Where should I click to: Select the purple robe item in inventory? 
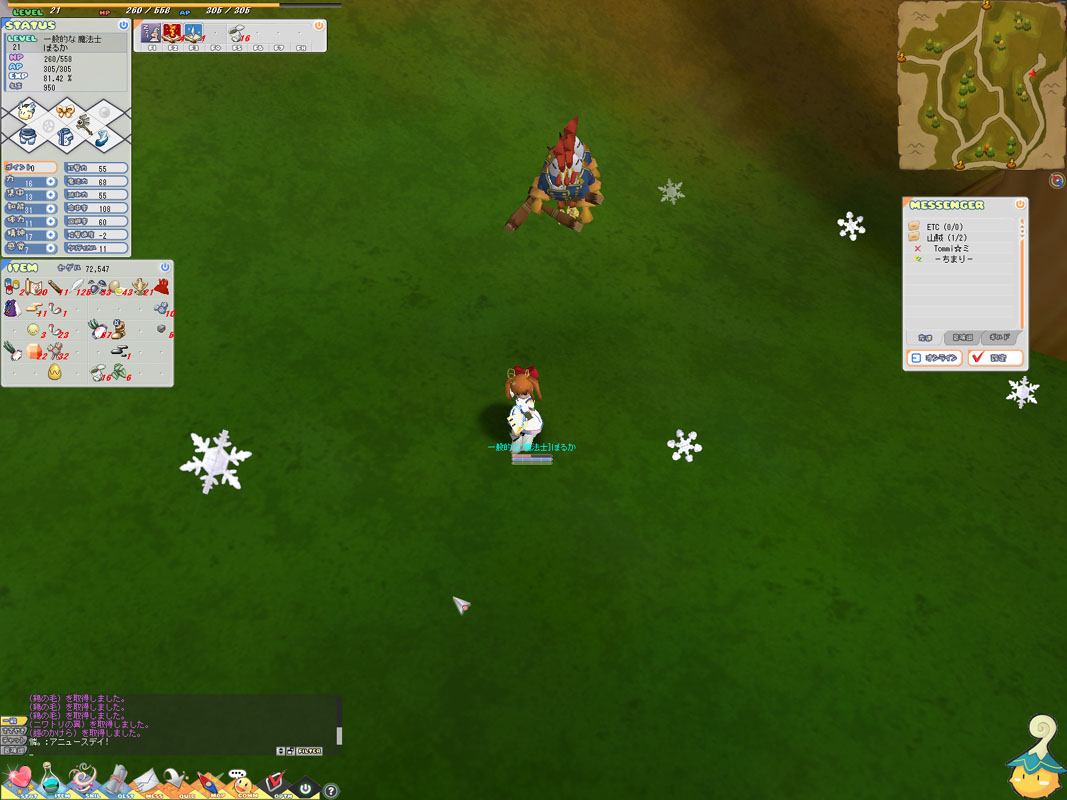12,309
